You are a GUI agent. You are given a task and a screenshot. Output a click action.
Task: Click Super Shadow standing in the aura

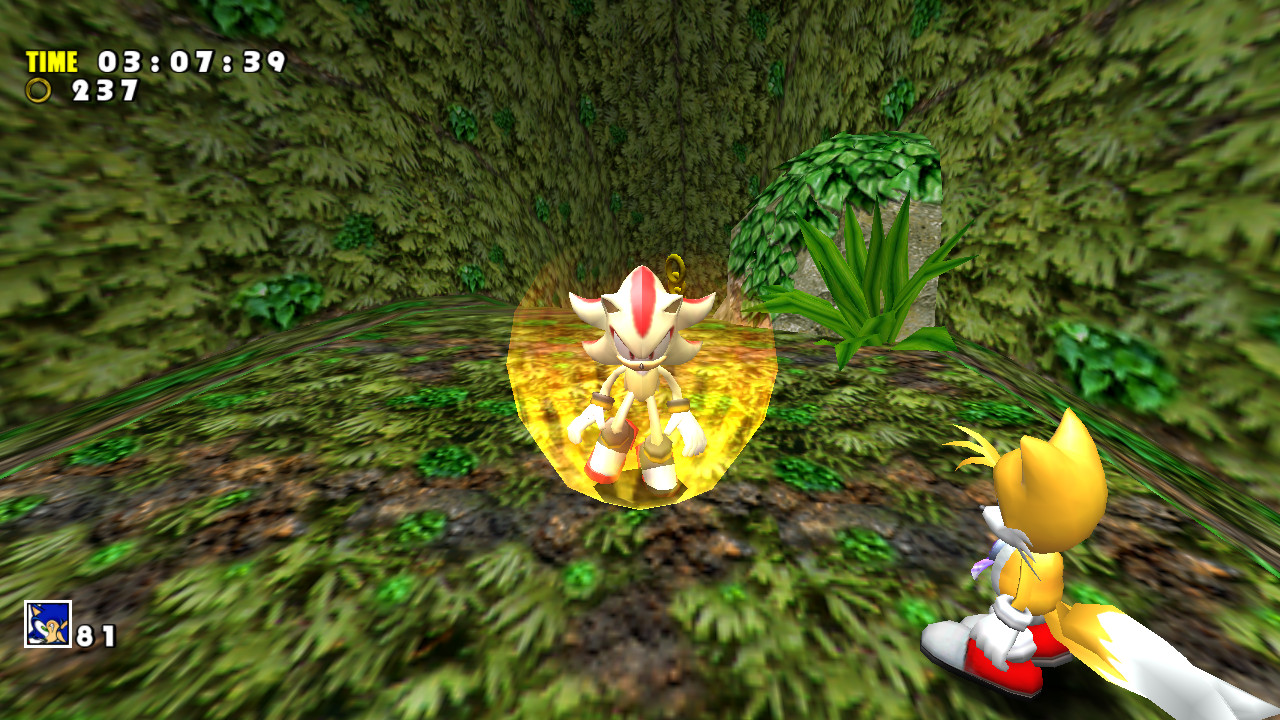tap(640, 380)
